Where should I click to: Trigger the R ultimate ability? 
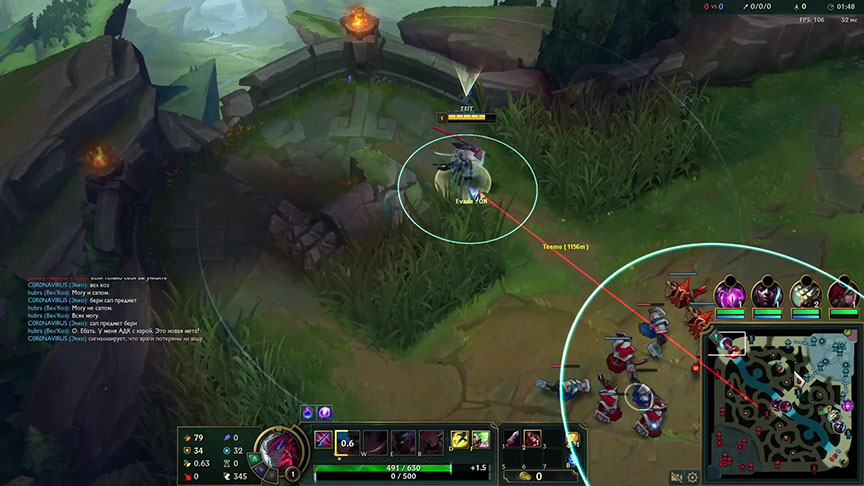(430, 441)
